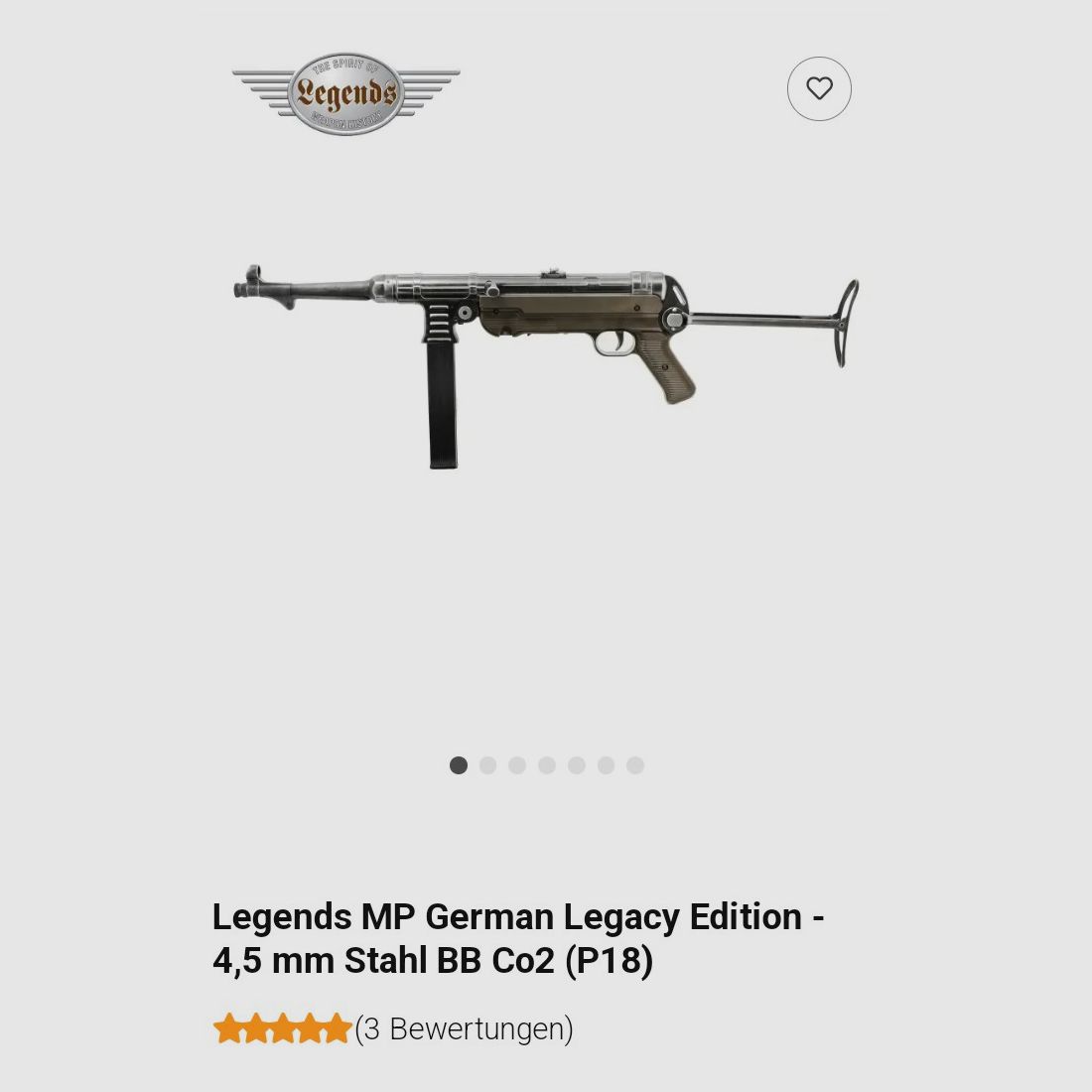Select the active dark carousel dot
The width and height of the screenshot is (1092, 1092).
pos(459,765)
